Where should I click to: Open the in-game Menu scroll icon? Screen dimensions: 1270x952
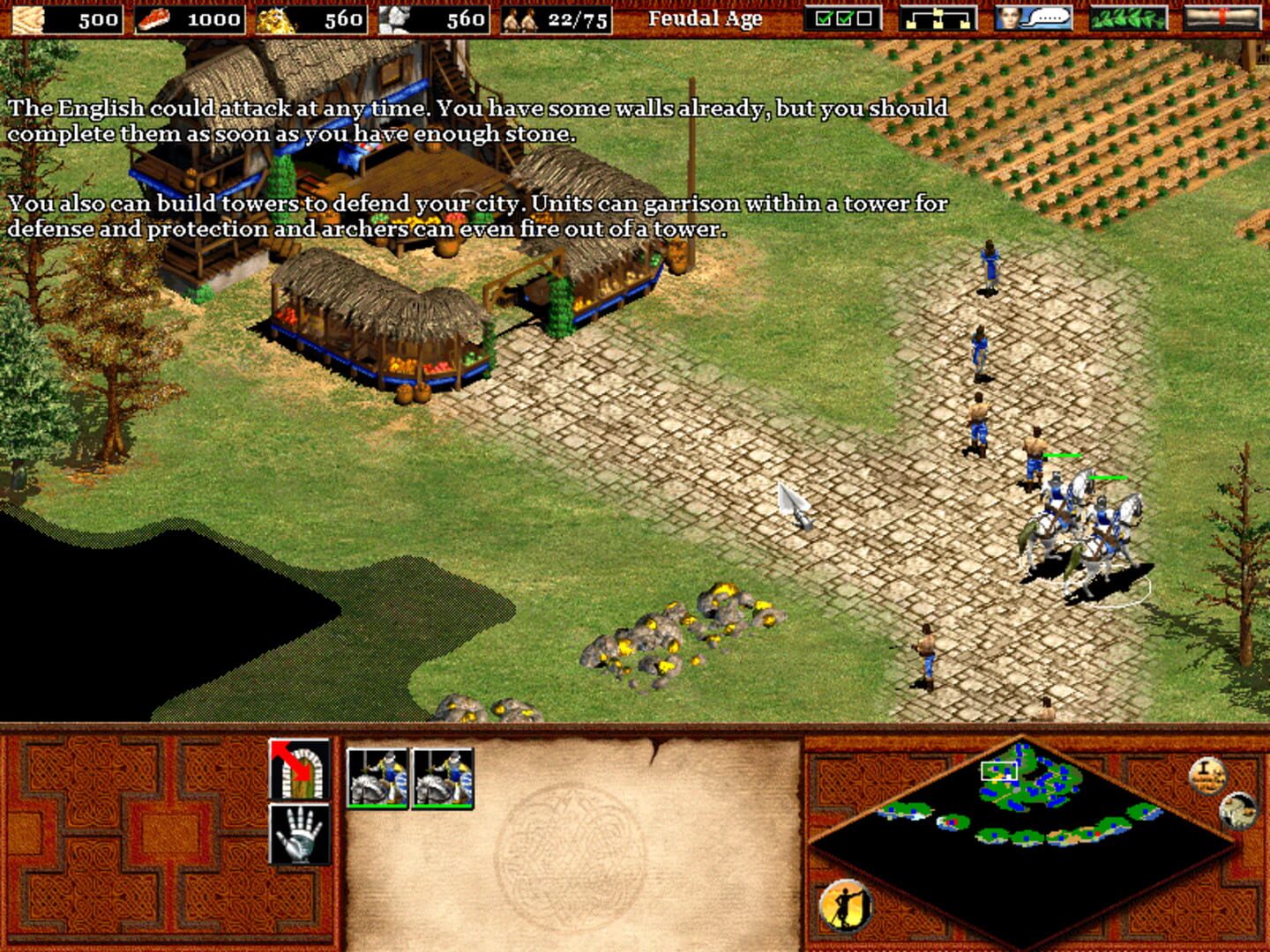(x=1224, y=18)
